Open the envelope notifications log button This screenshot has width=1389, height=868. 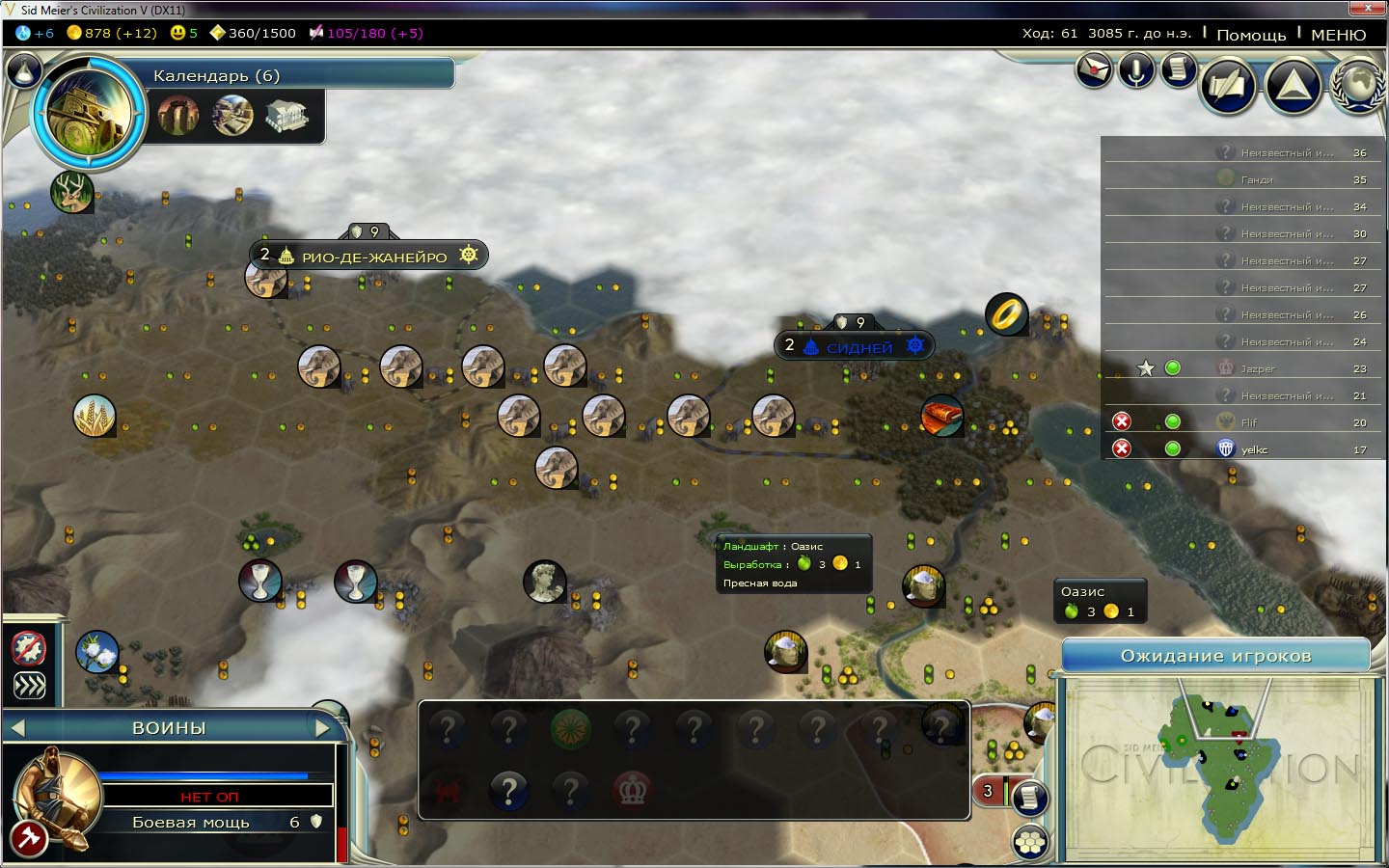[x=1094, y=70]
